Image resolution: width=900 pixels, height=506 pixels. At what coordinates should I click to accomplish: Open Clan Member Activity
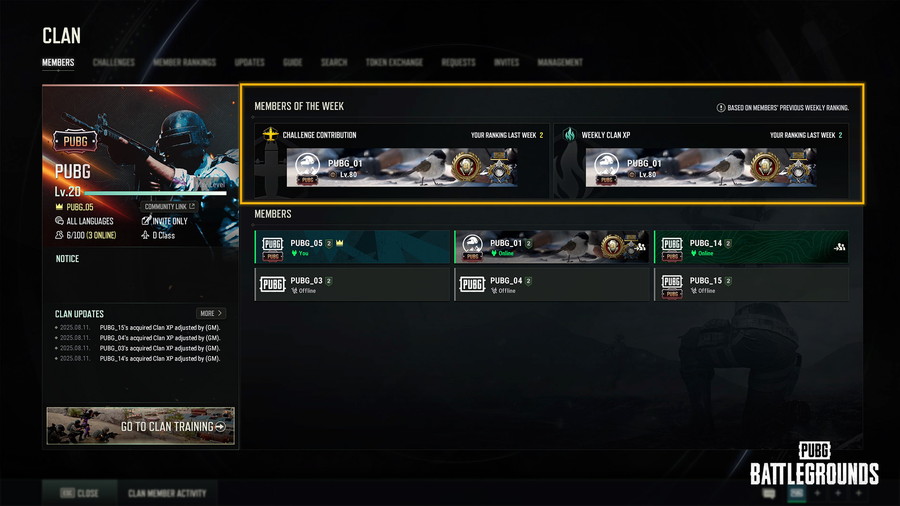167,493
